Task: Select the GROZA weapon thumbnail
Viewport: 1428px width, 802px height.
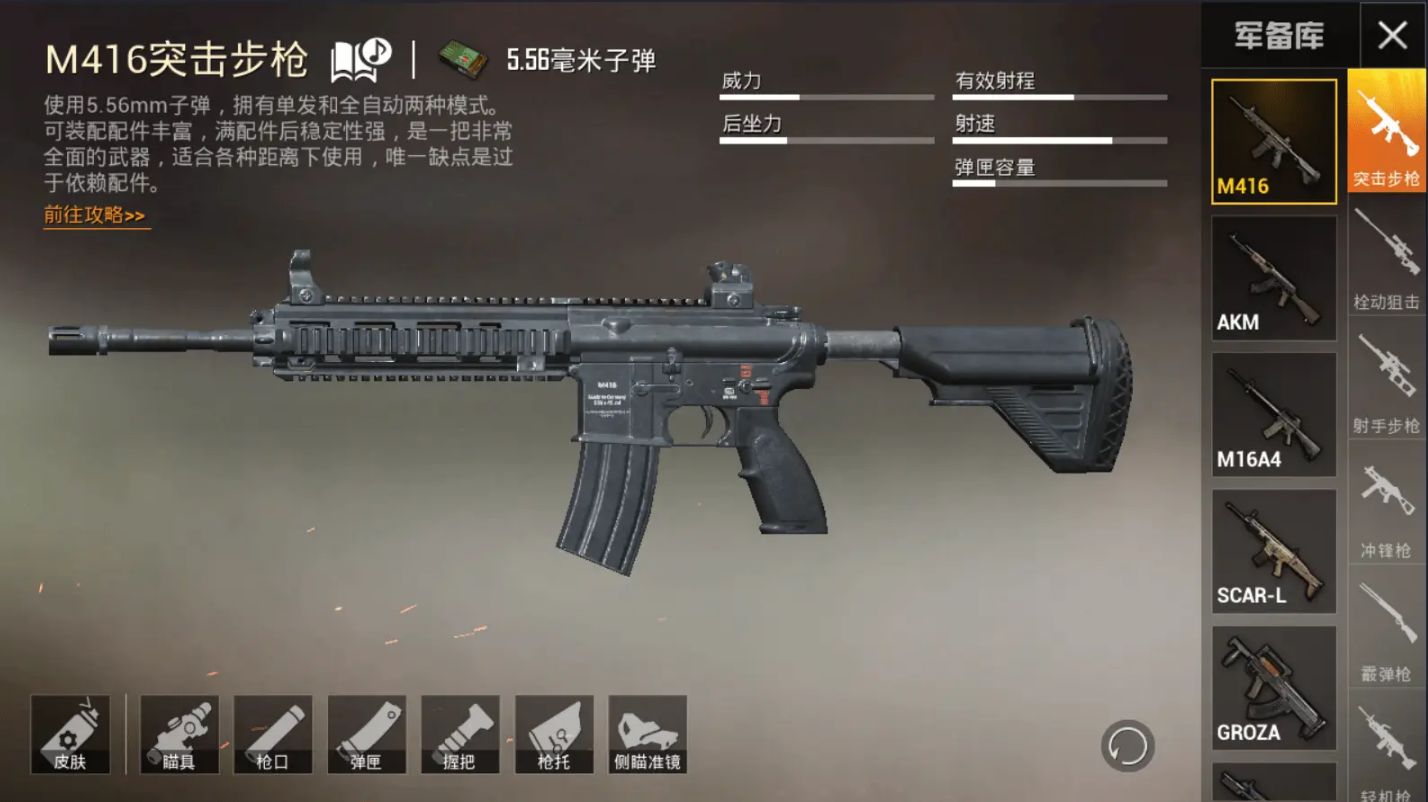Action: point(1273,685)
